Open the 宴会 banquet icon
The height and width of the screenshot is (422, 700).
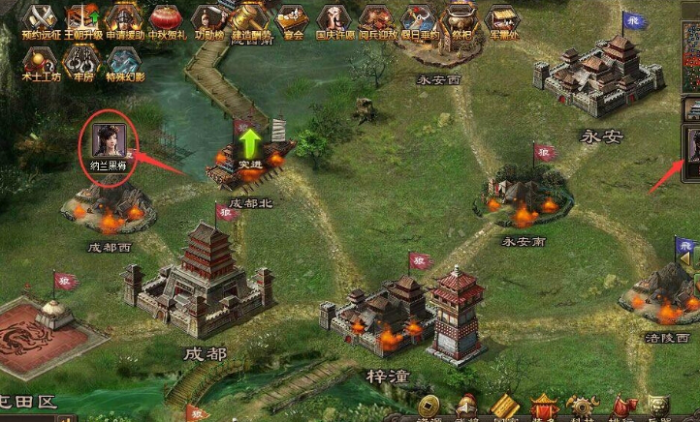click(292, 17)
